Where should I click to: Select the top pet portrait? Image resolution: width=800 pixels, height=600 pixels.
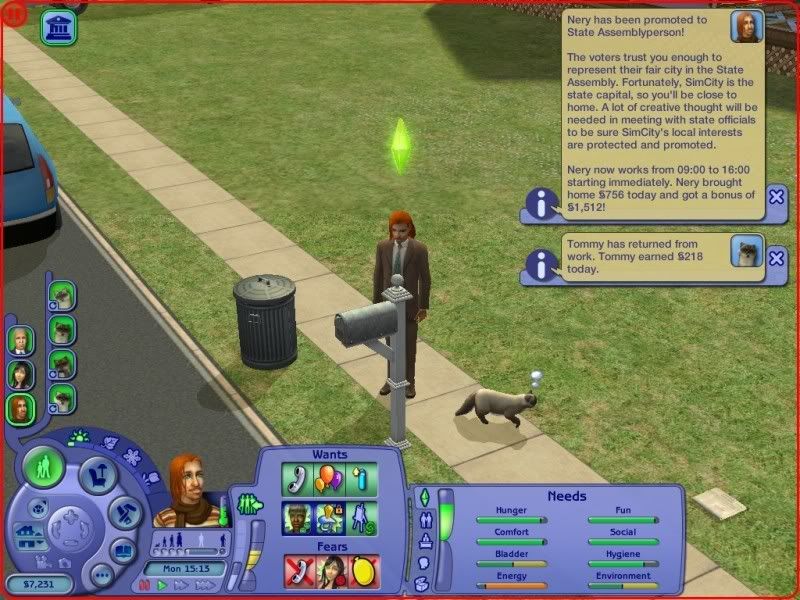(x=62, y=294)
